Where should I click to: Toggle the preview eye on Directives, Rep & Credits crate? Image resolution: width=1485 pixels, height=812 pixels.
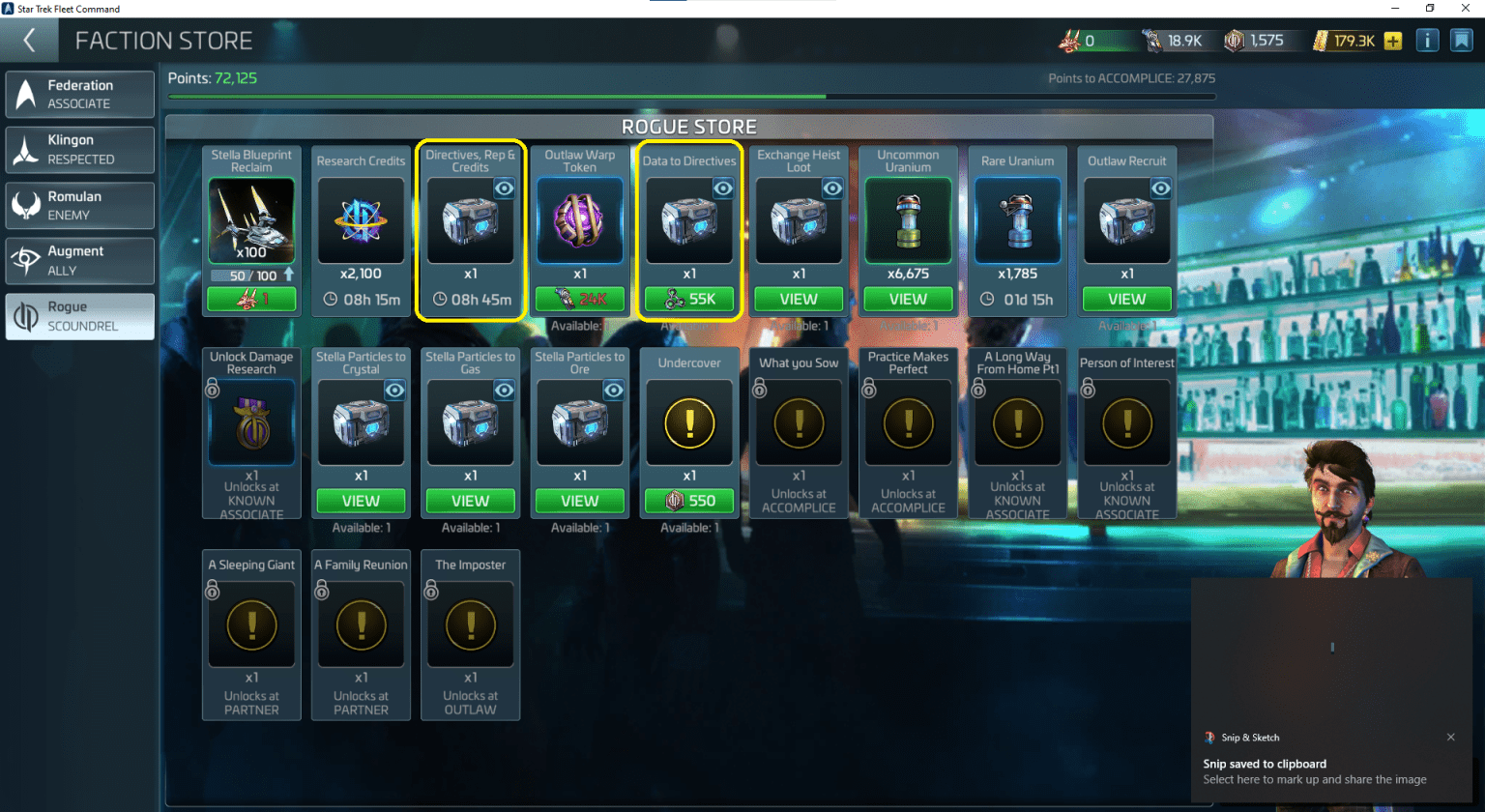point(504,188)
